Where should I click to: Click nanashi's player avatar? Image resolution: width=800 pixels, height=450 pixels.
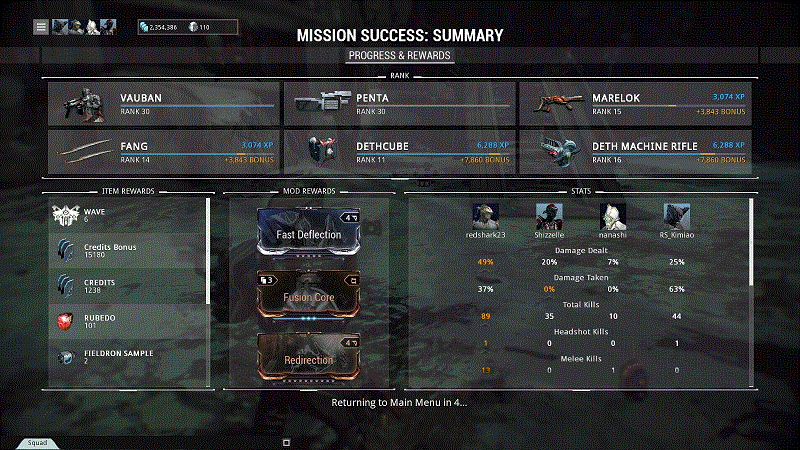pyautogui.click(x=612, y=216)
